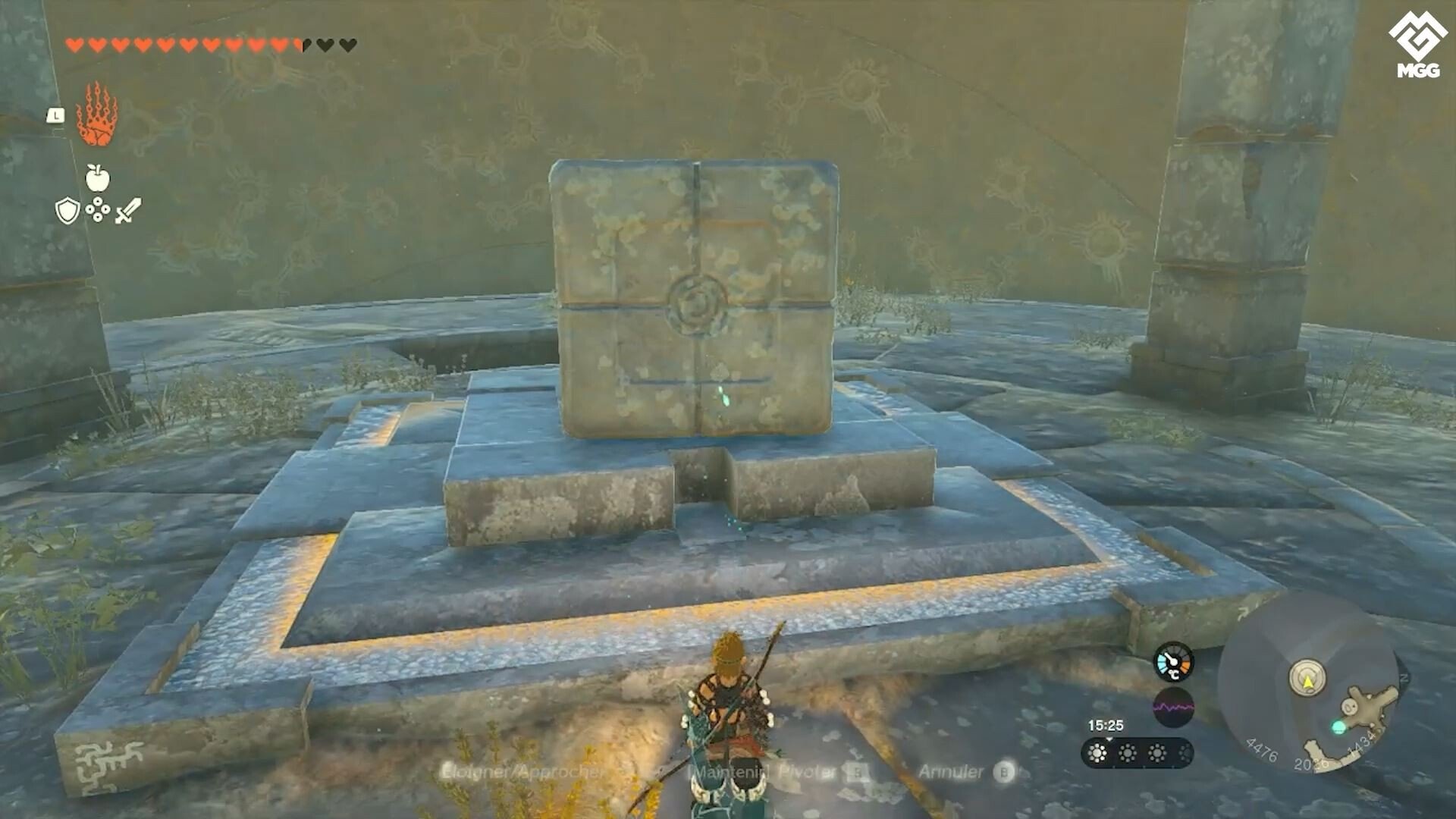Click the yellow player arrow on minimap
This screenshot has height=819, width=1456.
(x=1308, y=680)
